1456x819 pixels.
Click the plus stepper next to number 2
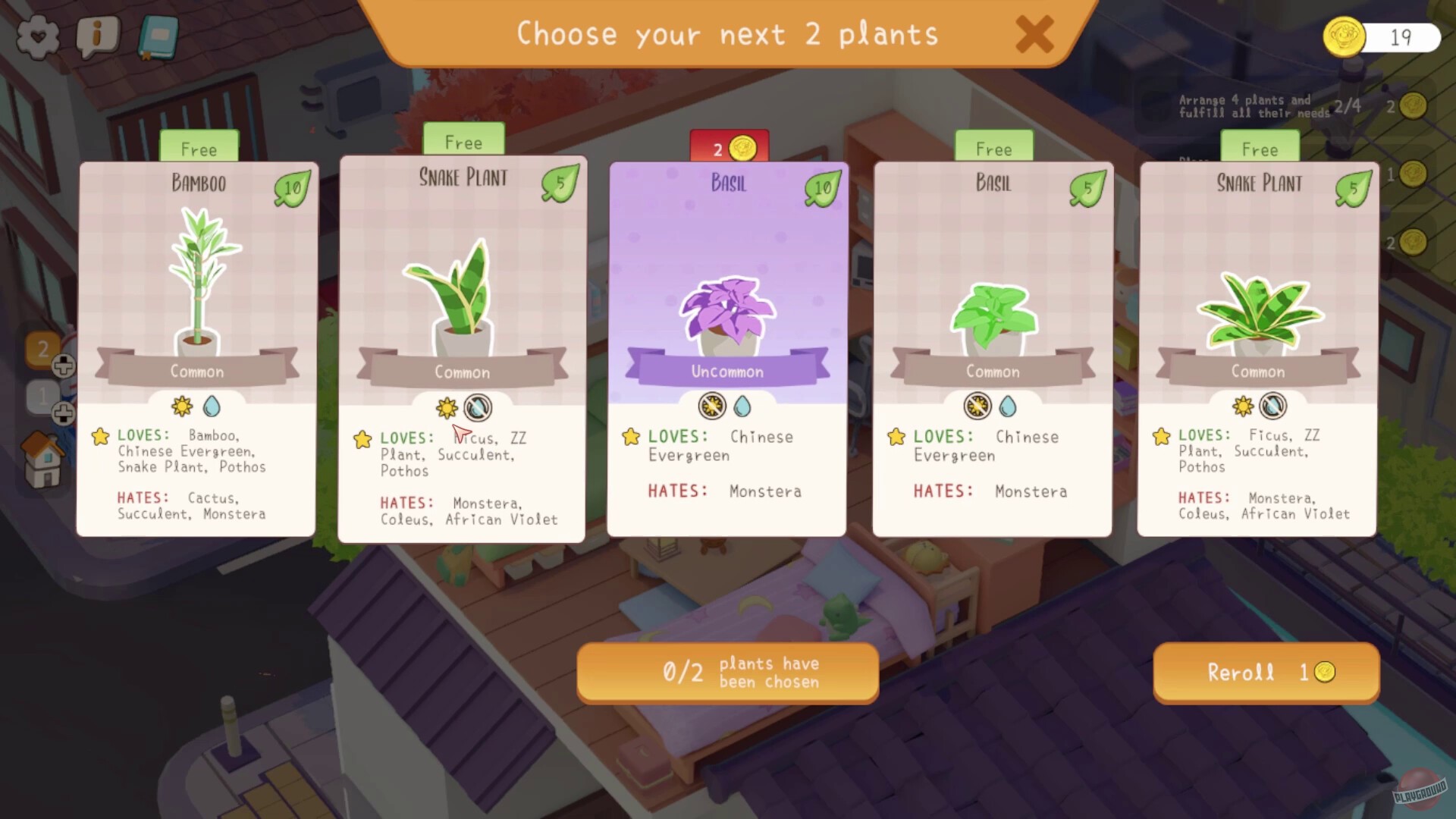[x=64, y=367]
